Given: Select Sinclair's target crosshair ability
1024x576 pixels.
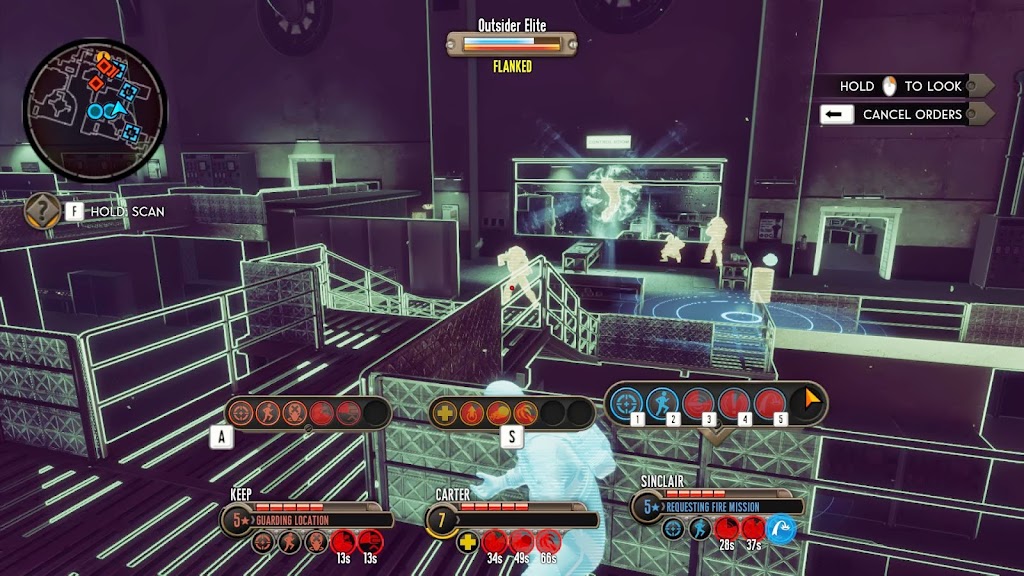Looking at the screenshot, I should point(627,403).
